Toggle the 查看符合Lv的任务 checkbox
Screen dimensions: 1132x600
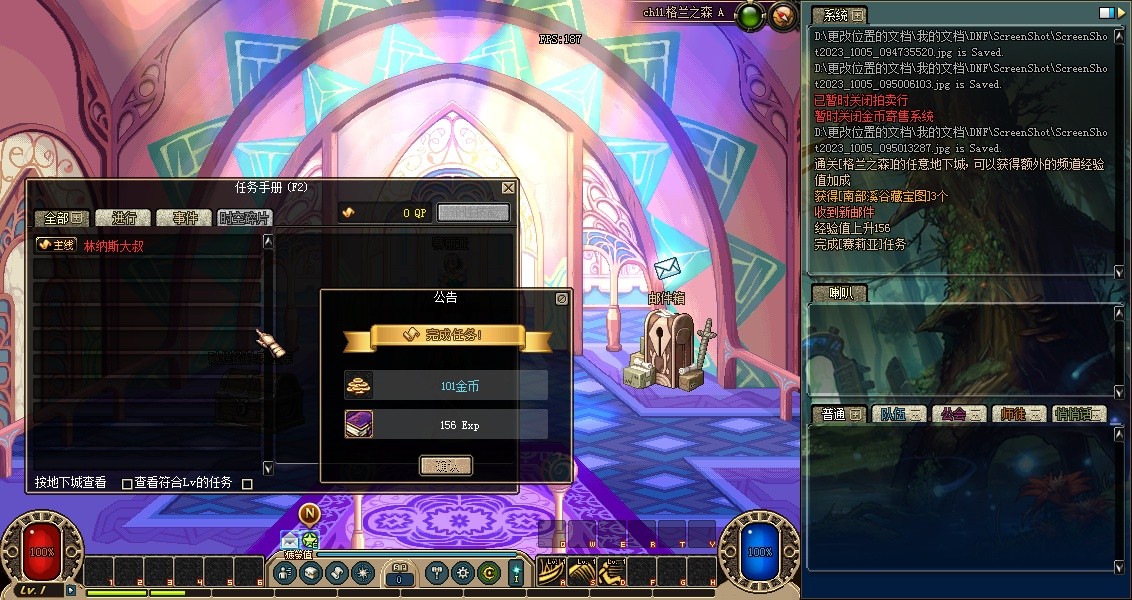127,484
